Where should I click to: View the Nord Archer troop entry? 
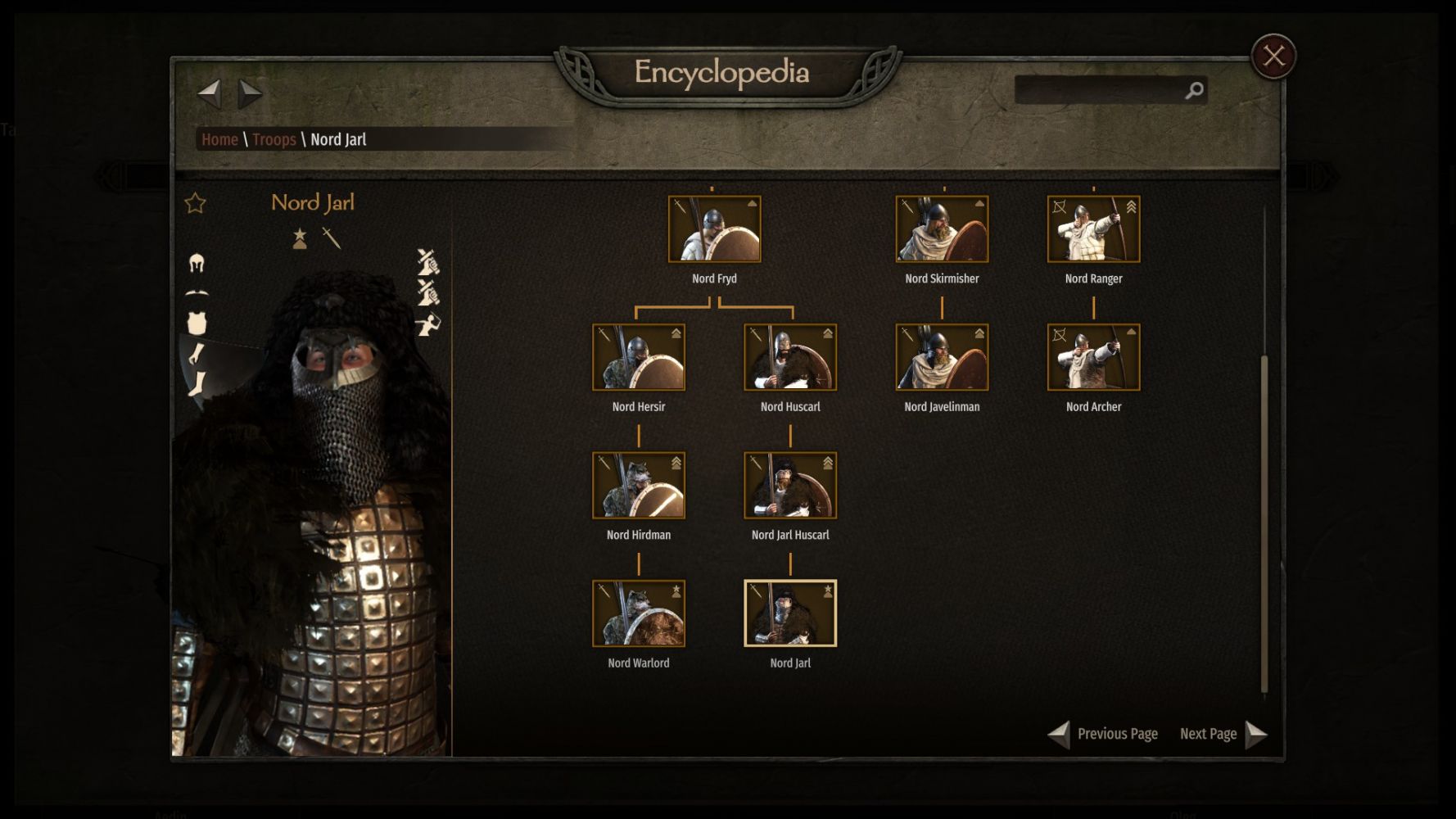tap(1093, 357)
